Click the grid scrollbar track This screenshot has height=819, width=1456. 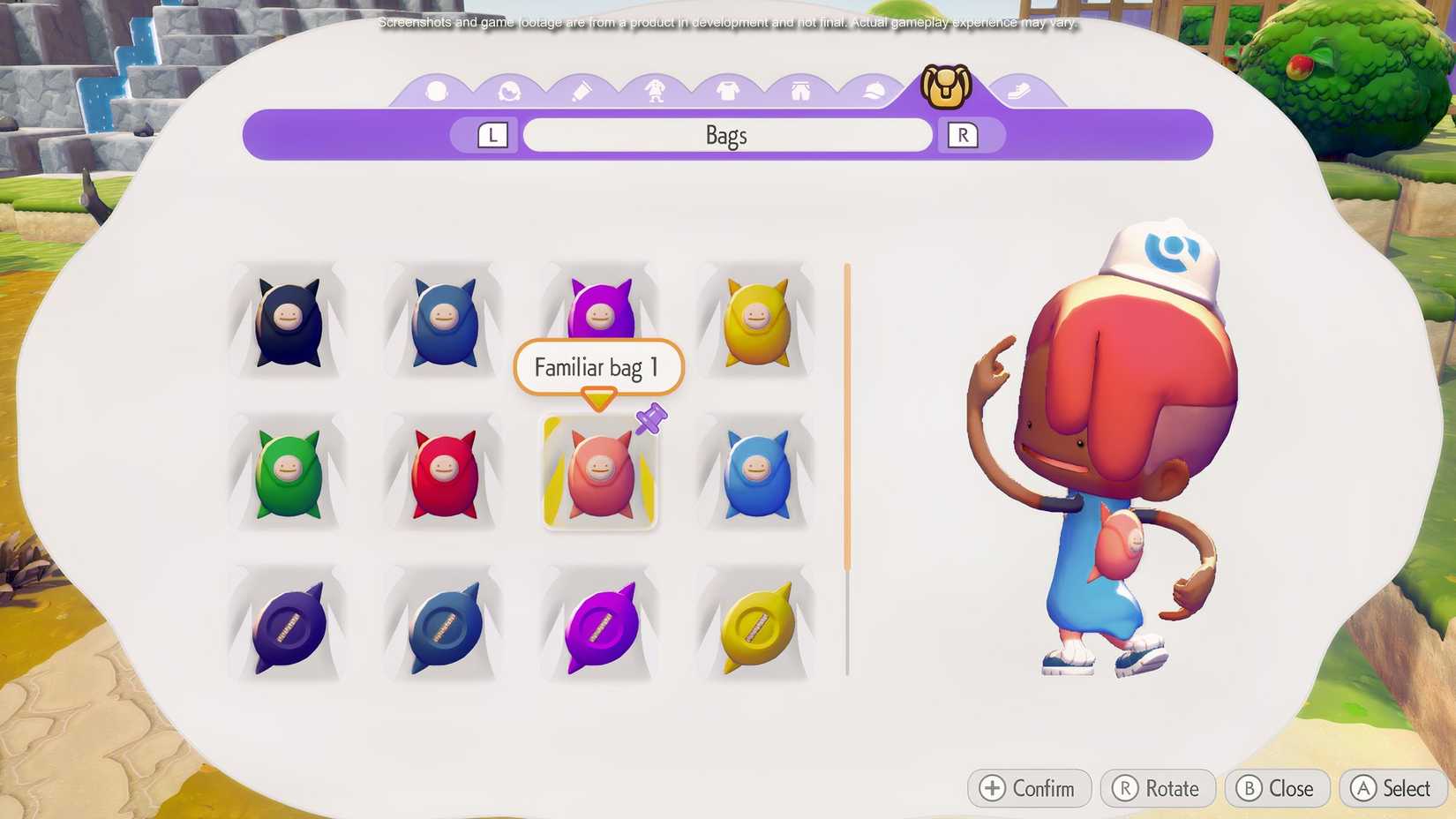tap(846, 468)
